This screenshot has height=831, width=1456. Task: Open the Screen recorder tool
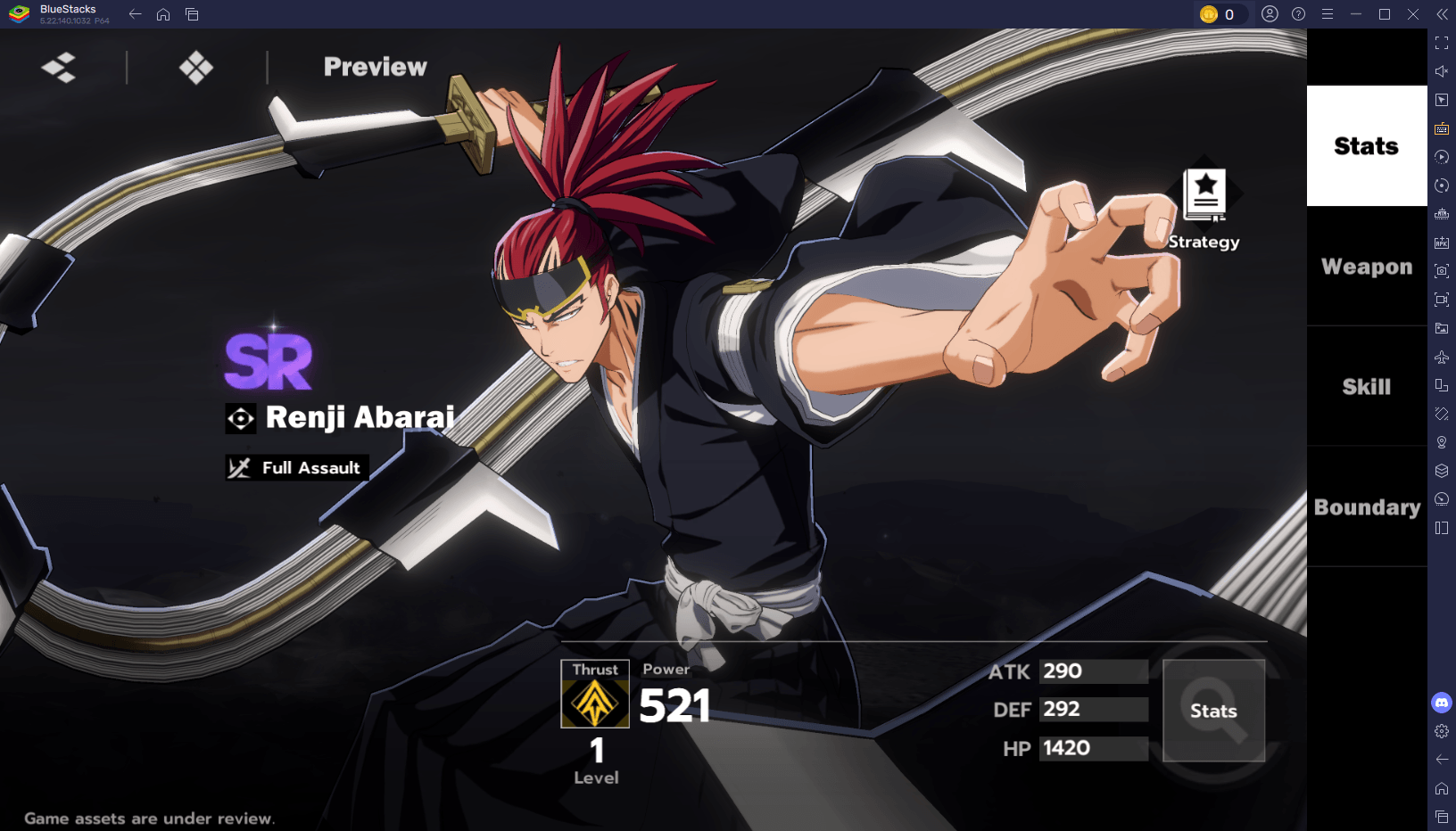pos(1442,300)
